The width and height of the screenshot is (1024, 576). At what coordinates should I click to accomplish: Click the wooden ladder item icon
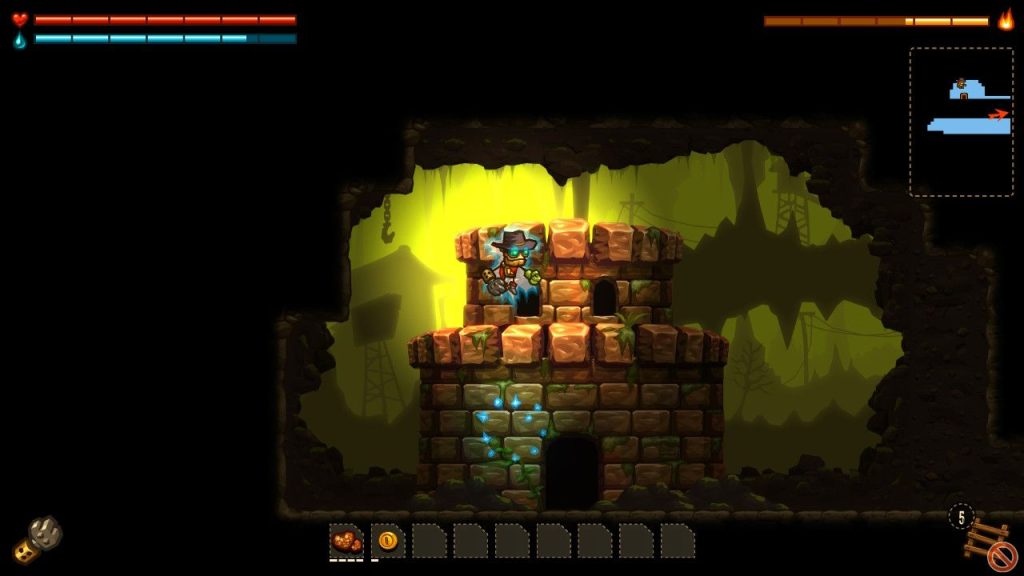(985, 540)
